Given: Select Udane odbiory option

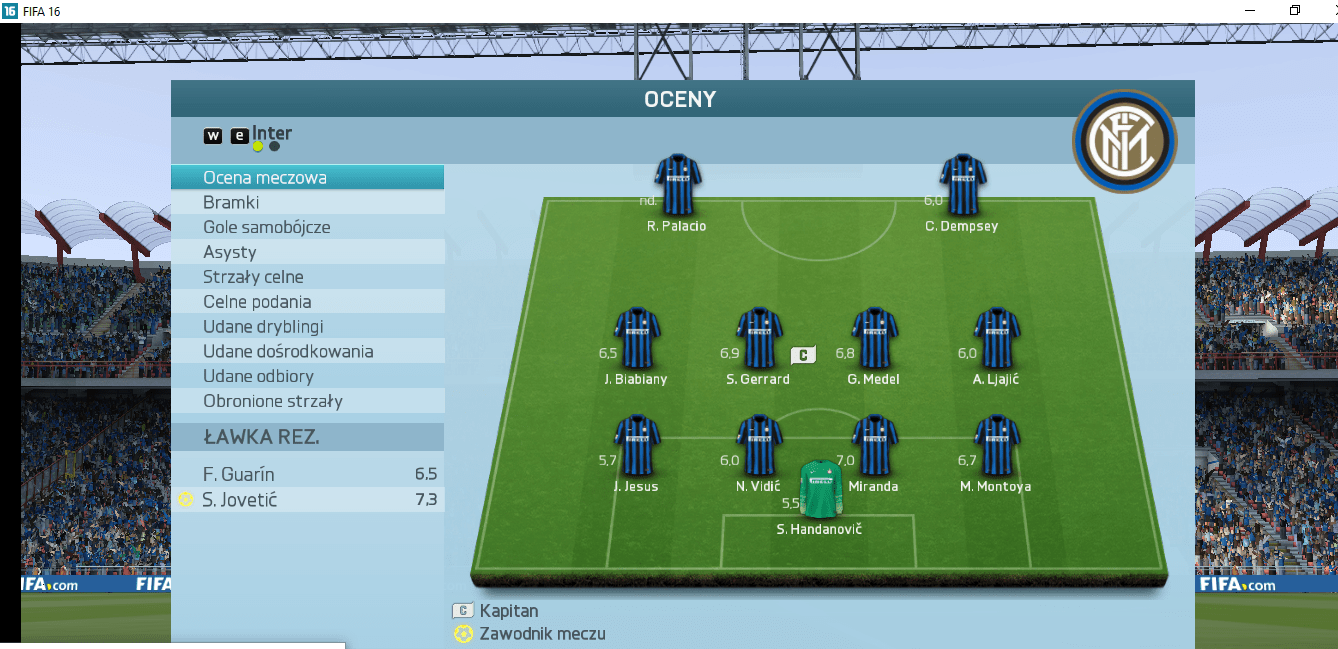Looking at the screenshot, I should (307, 377).
